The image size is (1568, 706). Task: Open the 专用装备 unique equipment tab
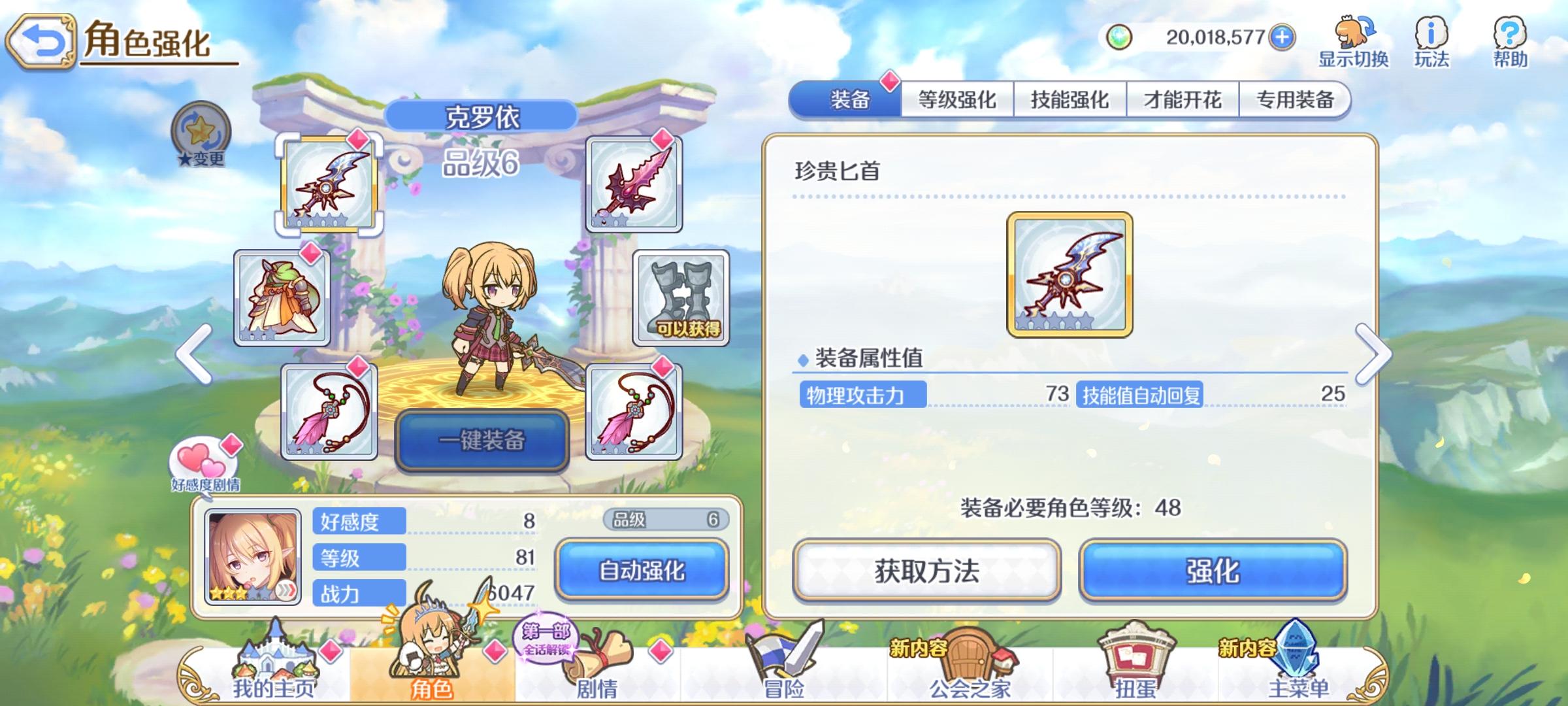point(1297,98)
